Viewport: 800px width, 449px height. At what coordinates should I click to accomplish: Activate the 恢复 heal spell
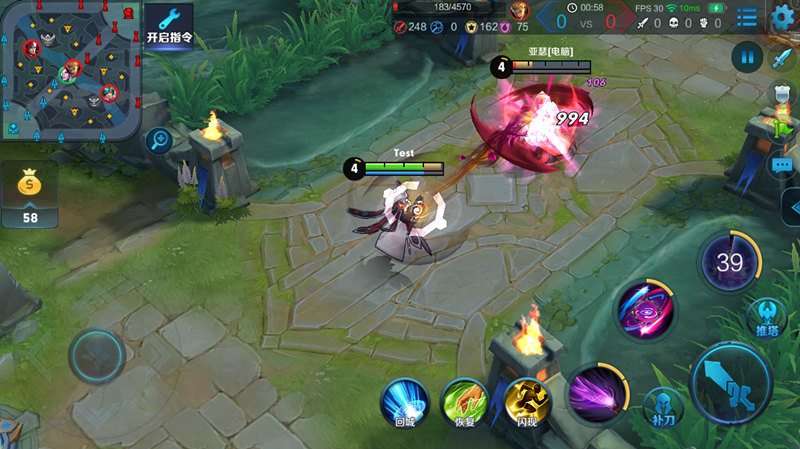point(465,402)
